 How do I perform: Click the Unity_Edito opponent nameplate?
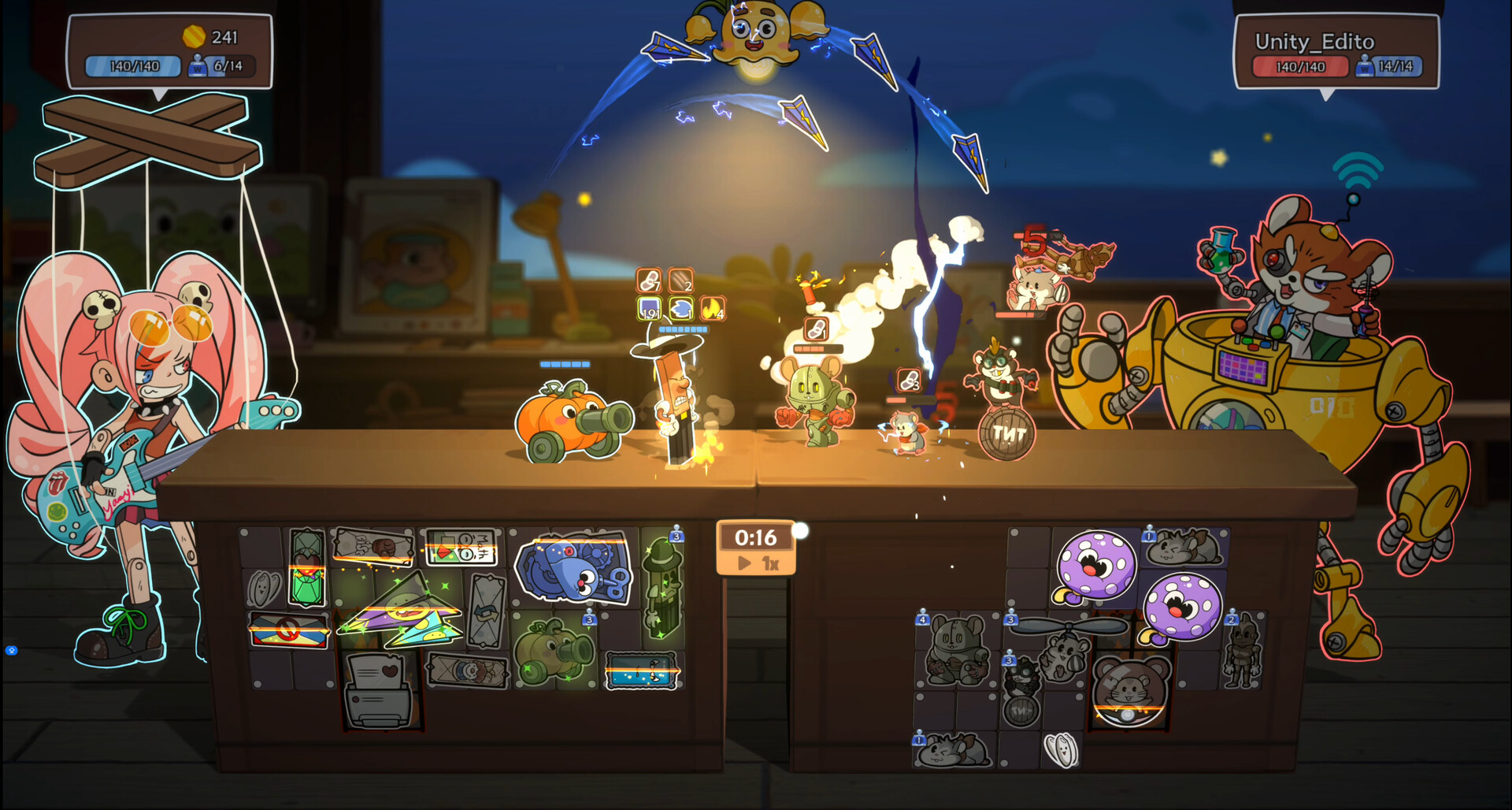click(x=1331, y=41)
